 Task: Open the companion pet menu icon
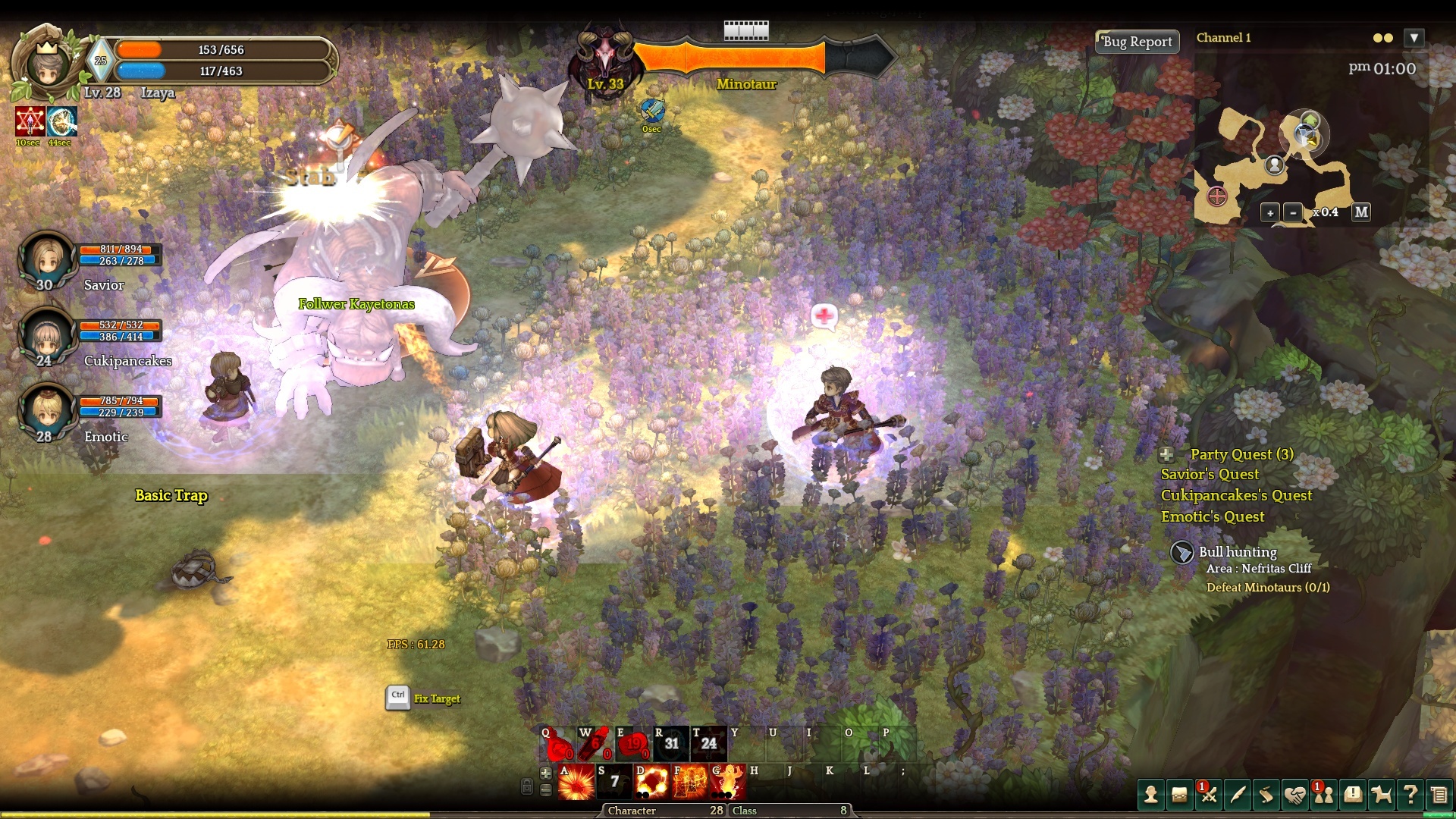pyautogui.click(x=1382, y=795)
